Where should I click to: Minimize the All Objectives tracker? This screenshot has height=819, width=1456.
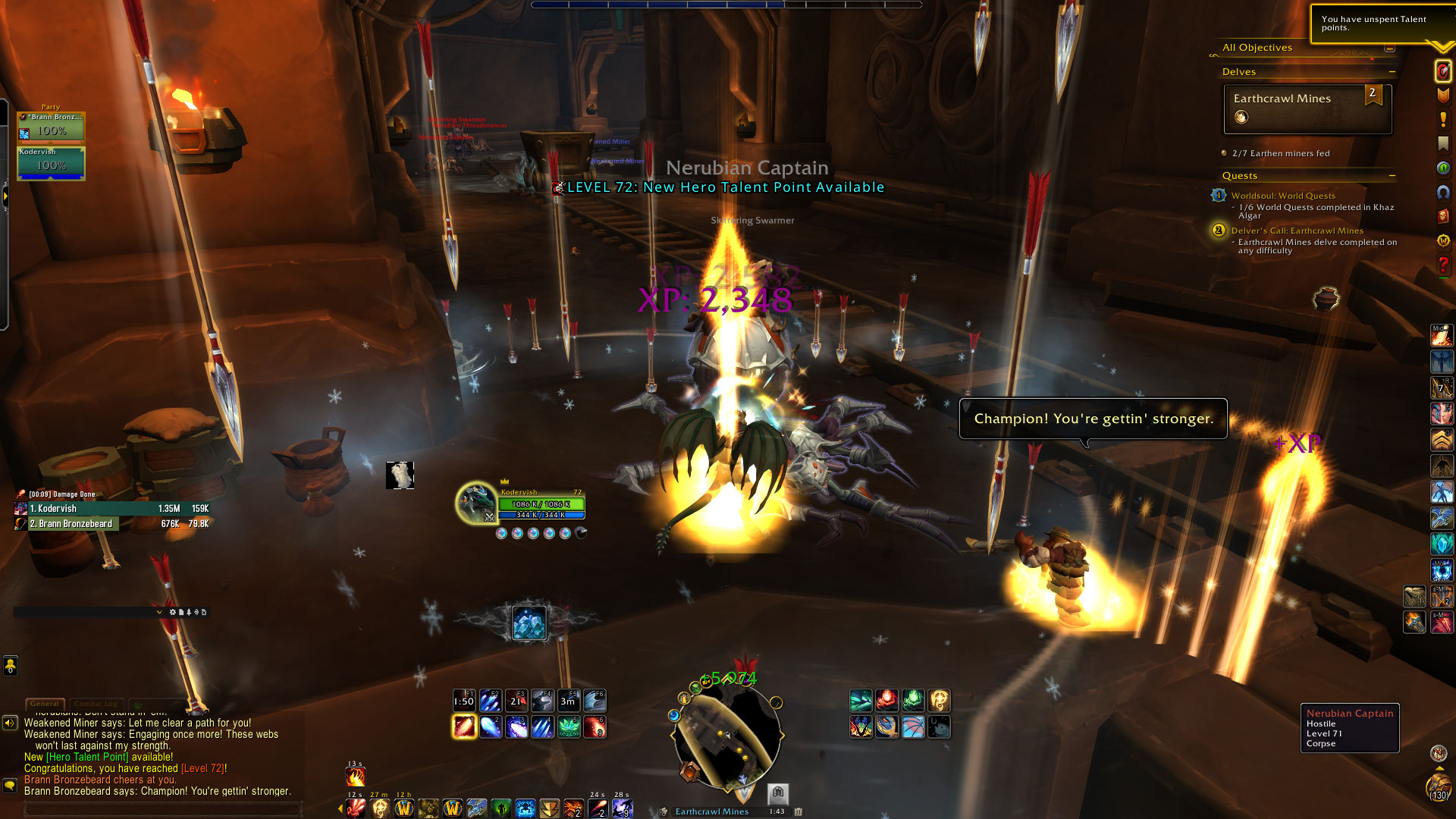(x=1389, y=48)
